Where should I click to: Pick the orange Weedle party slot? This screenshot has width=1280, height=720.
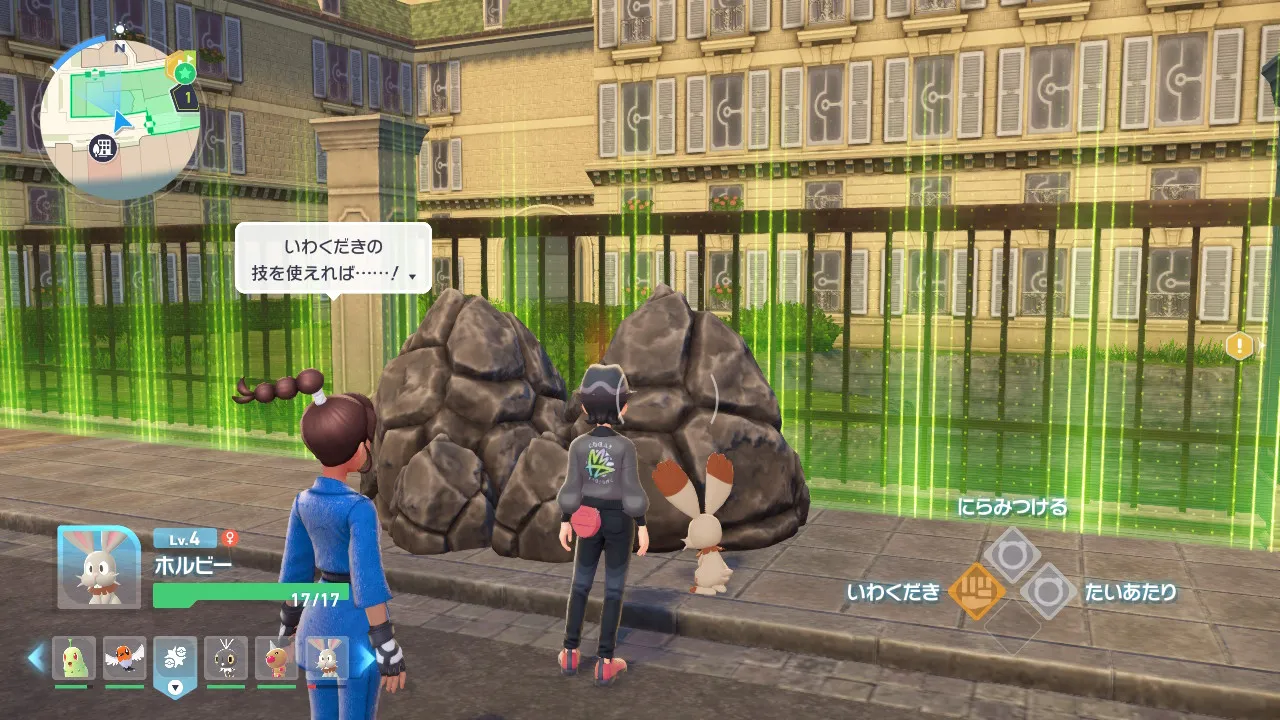[x=276, y=658]
